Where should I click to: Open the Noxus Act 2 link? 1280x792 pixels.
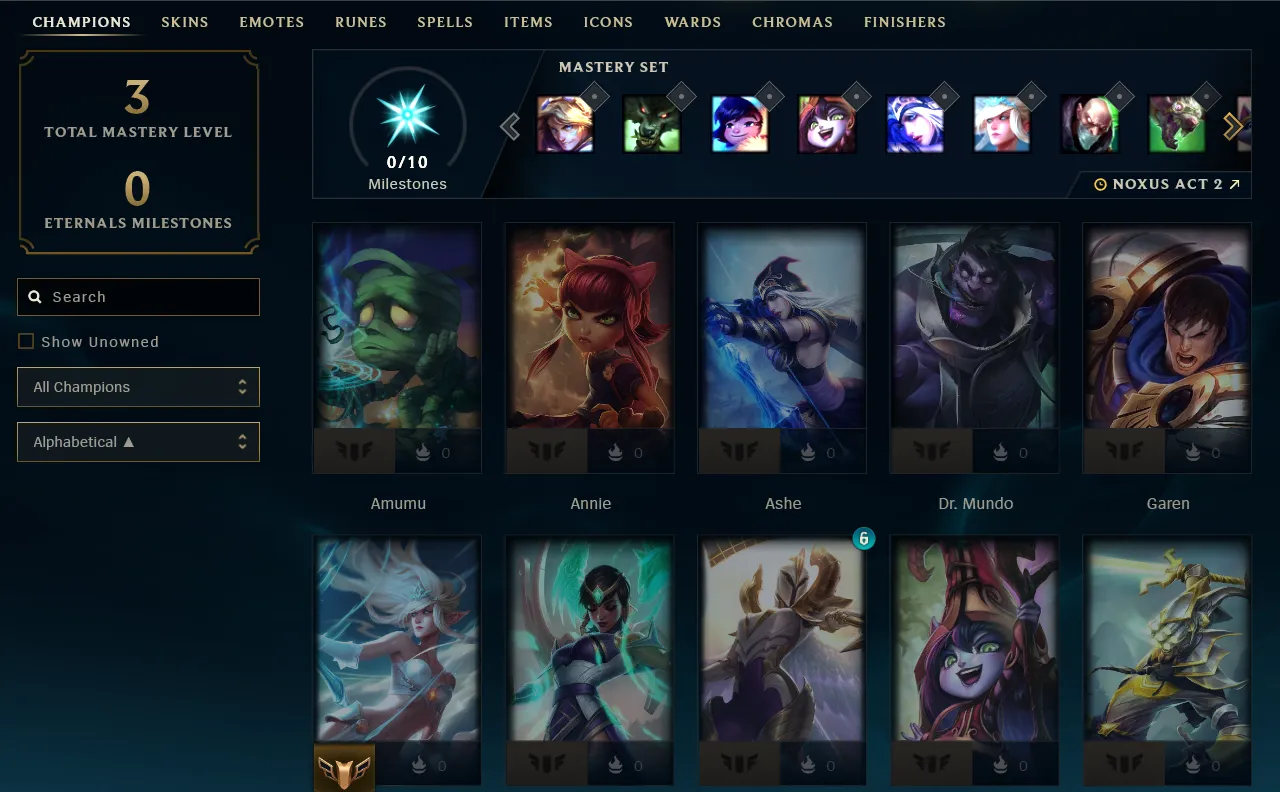coord(1167,185)
